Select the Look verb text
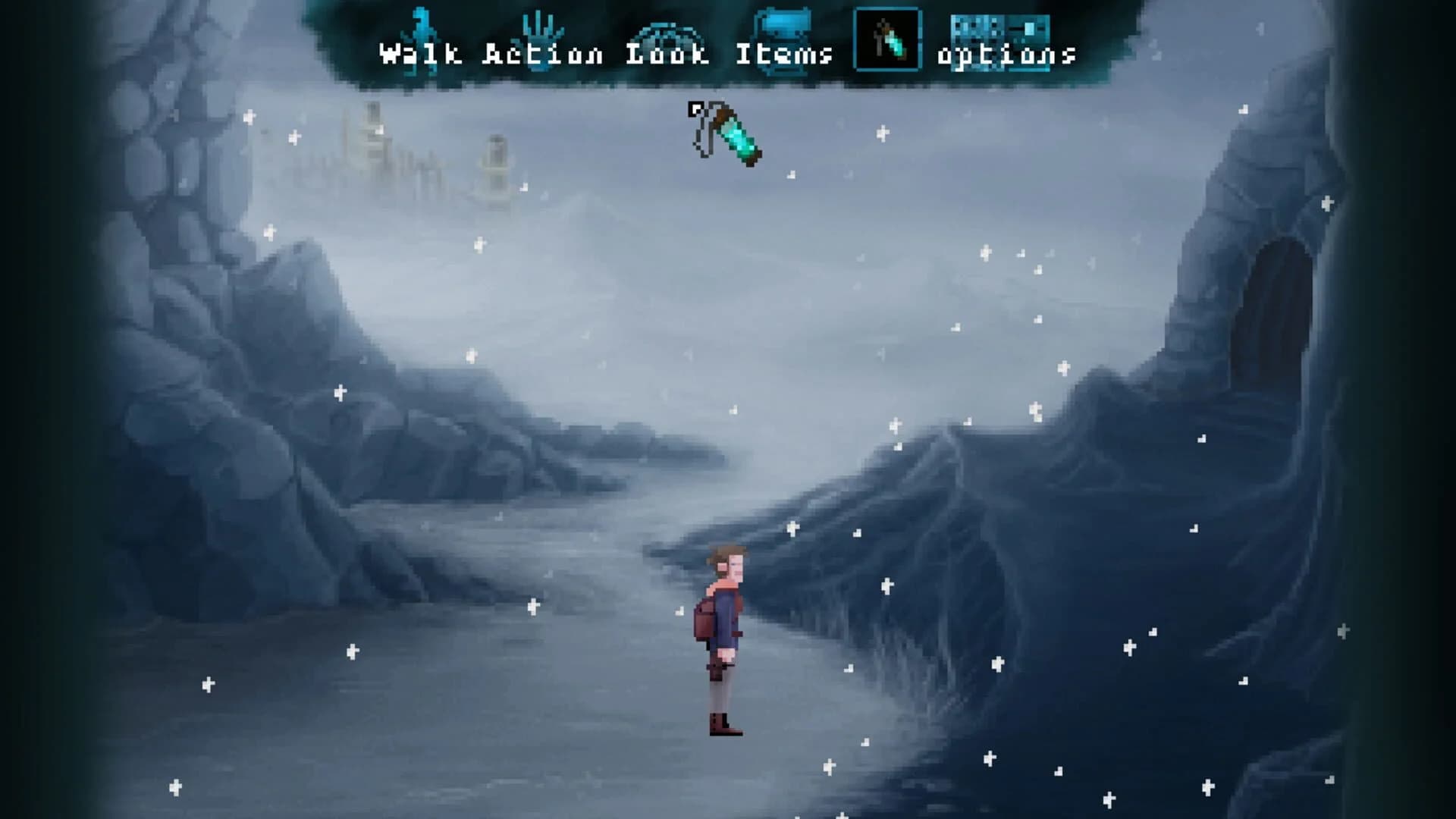This screenshot has height=819, width=1456. 669,55
